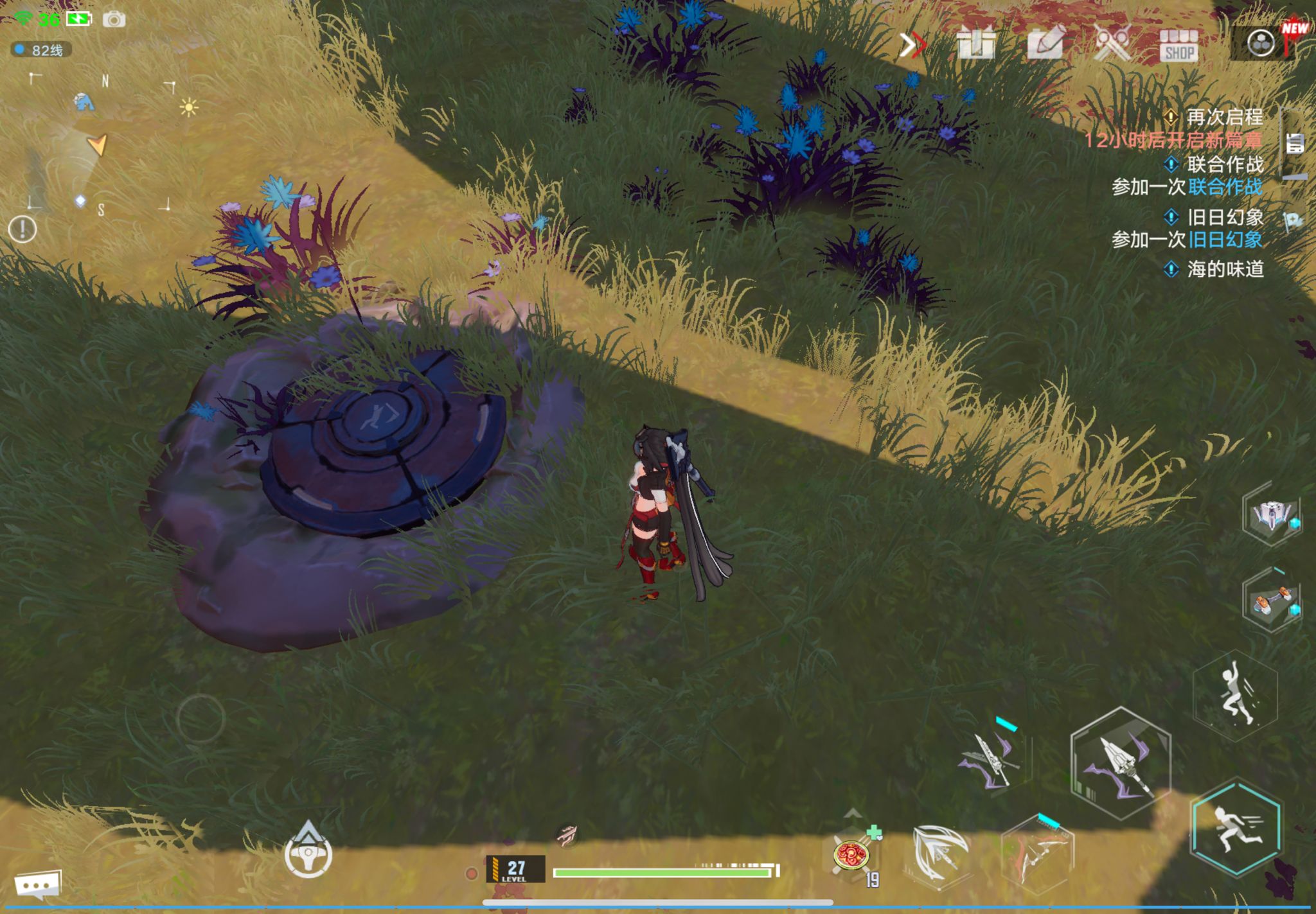The image size is (1316, 914).
Task: Activate the dodge sprint button
Action: click(1235, 828)
